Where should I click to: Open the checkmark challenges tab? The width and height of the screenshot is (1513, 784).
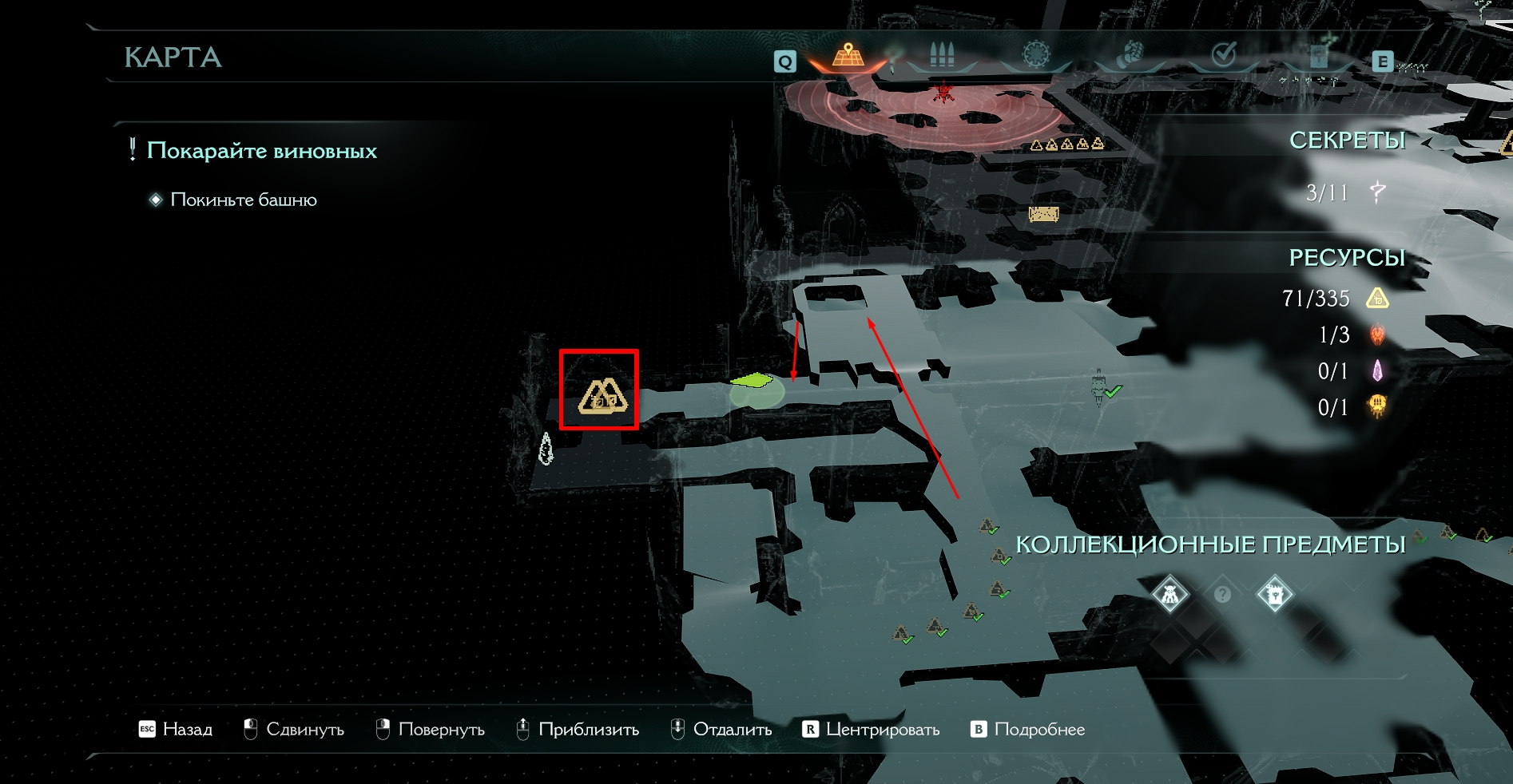1223,56
